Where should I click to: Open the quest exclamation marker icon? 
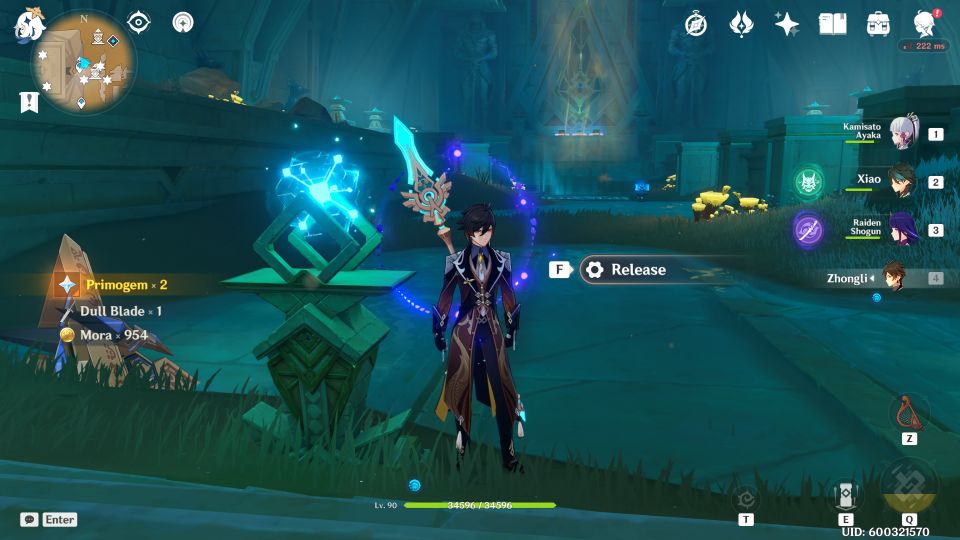click(29, 101)
